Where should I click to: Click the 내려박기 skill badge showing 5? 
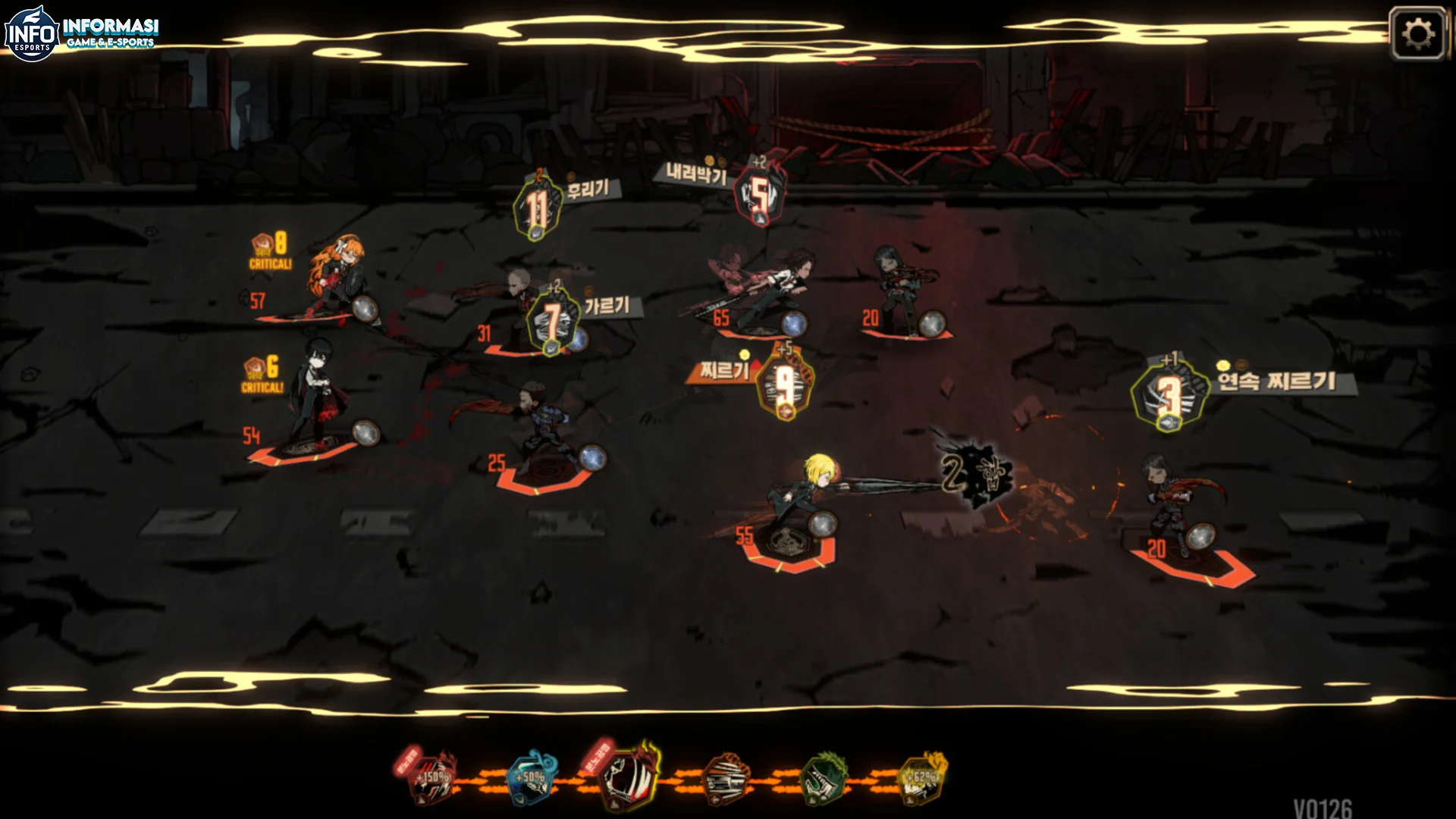pos(759,196)
